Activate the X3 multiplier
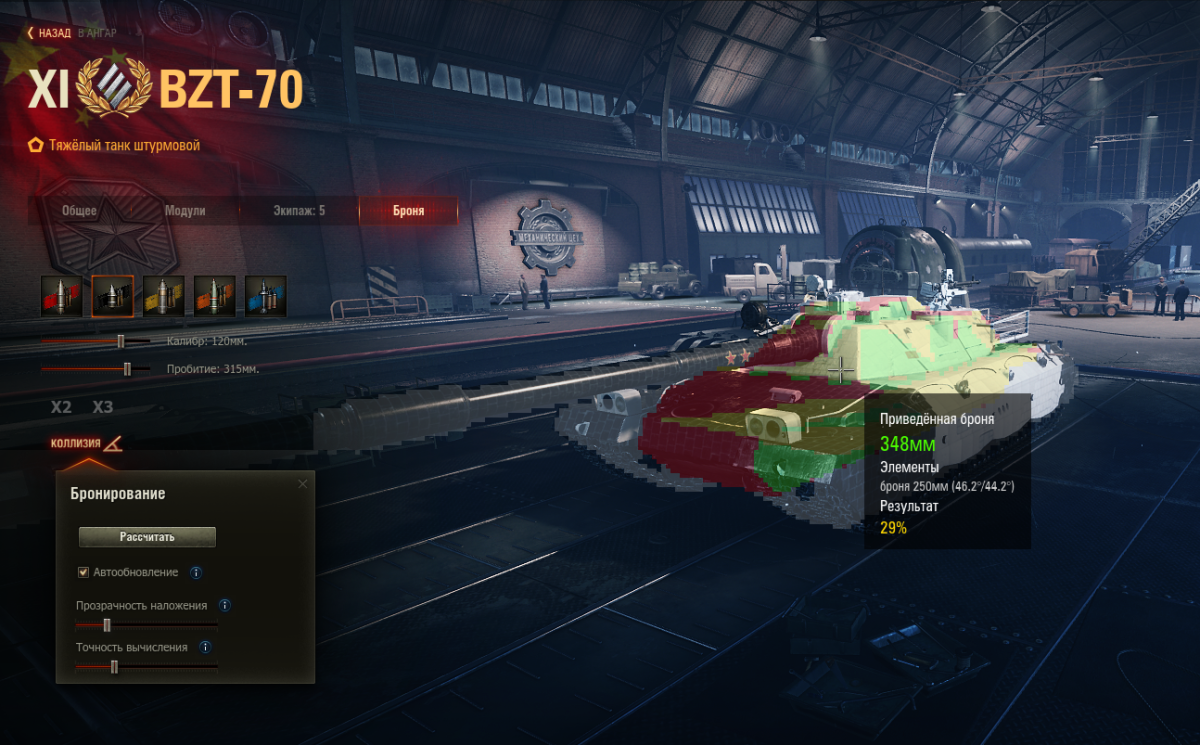Image resolution: width=1200 pixels, height=745 pixels. [x=103, y=408]
